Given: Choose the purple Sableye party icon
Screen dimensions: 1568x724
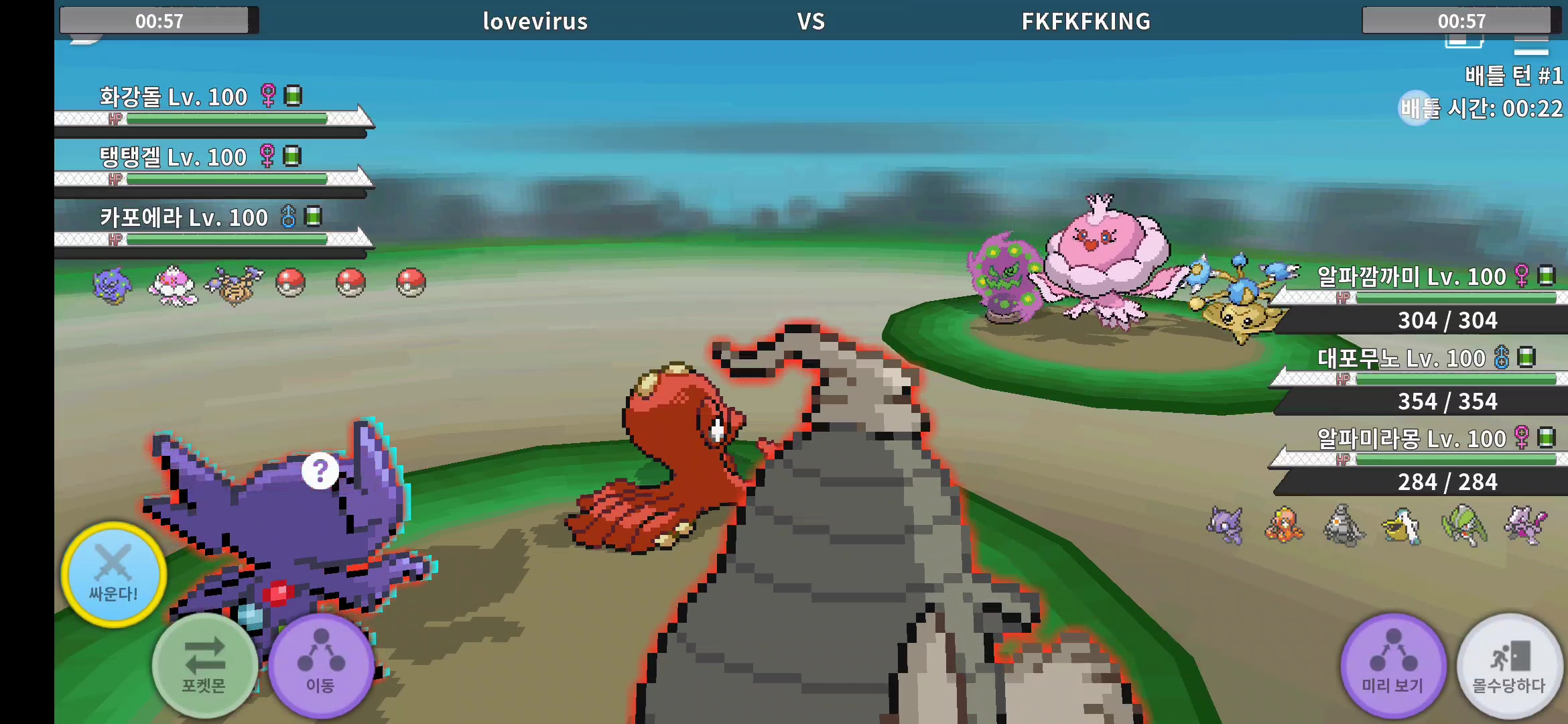Looking at the screenshot, I should pos(1226,525).
